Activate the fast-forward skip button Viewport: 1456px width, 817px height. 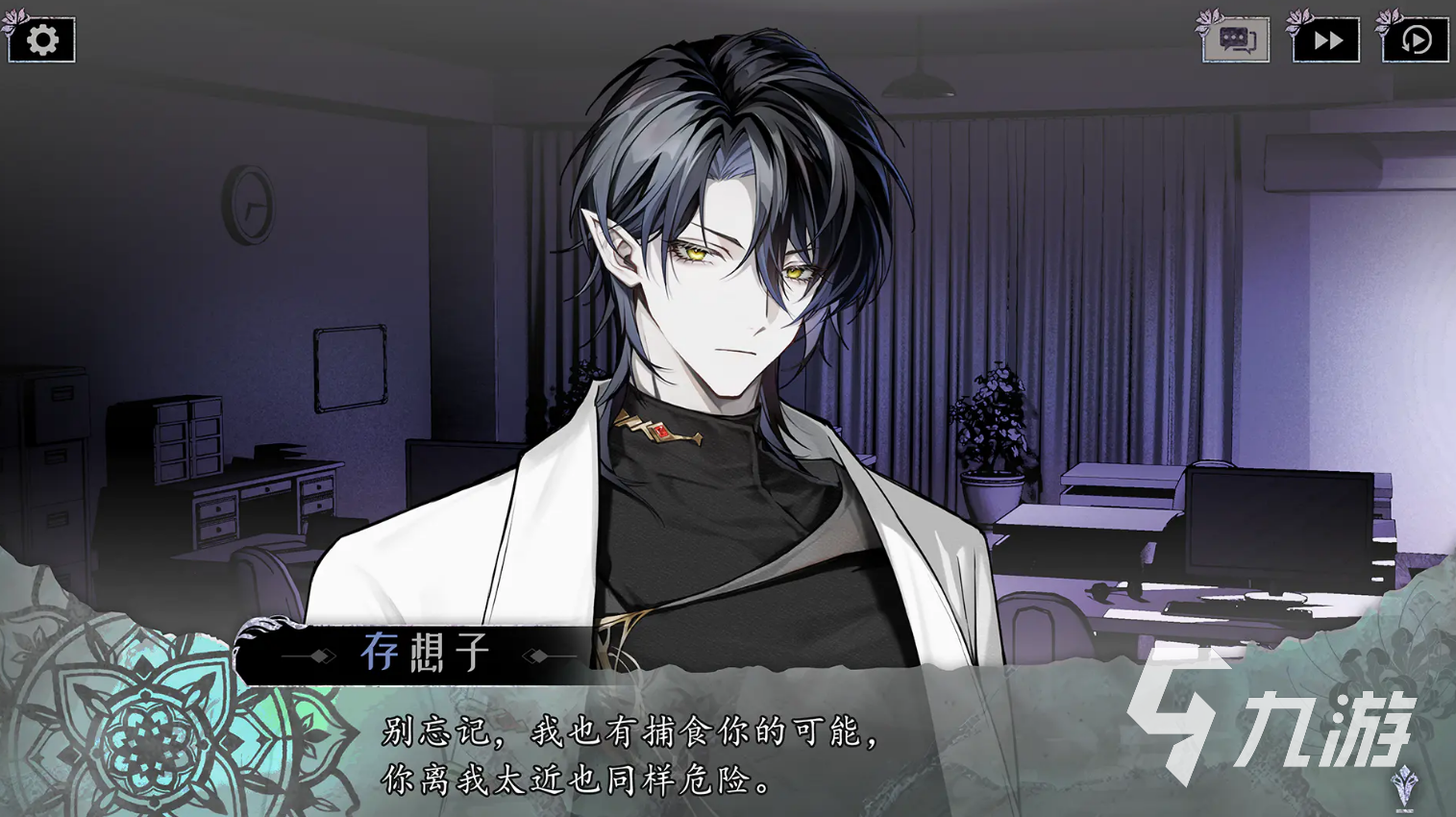(x=1326, y=40)
